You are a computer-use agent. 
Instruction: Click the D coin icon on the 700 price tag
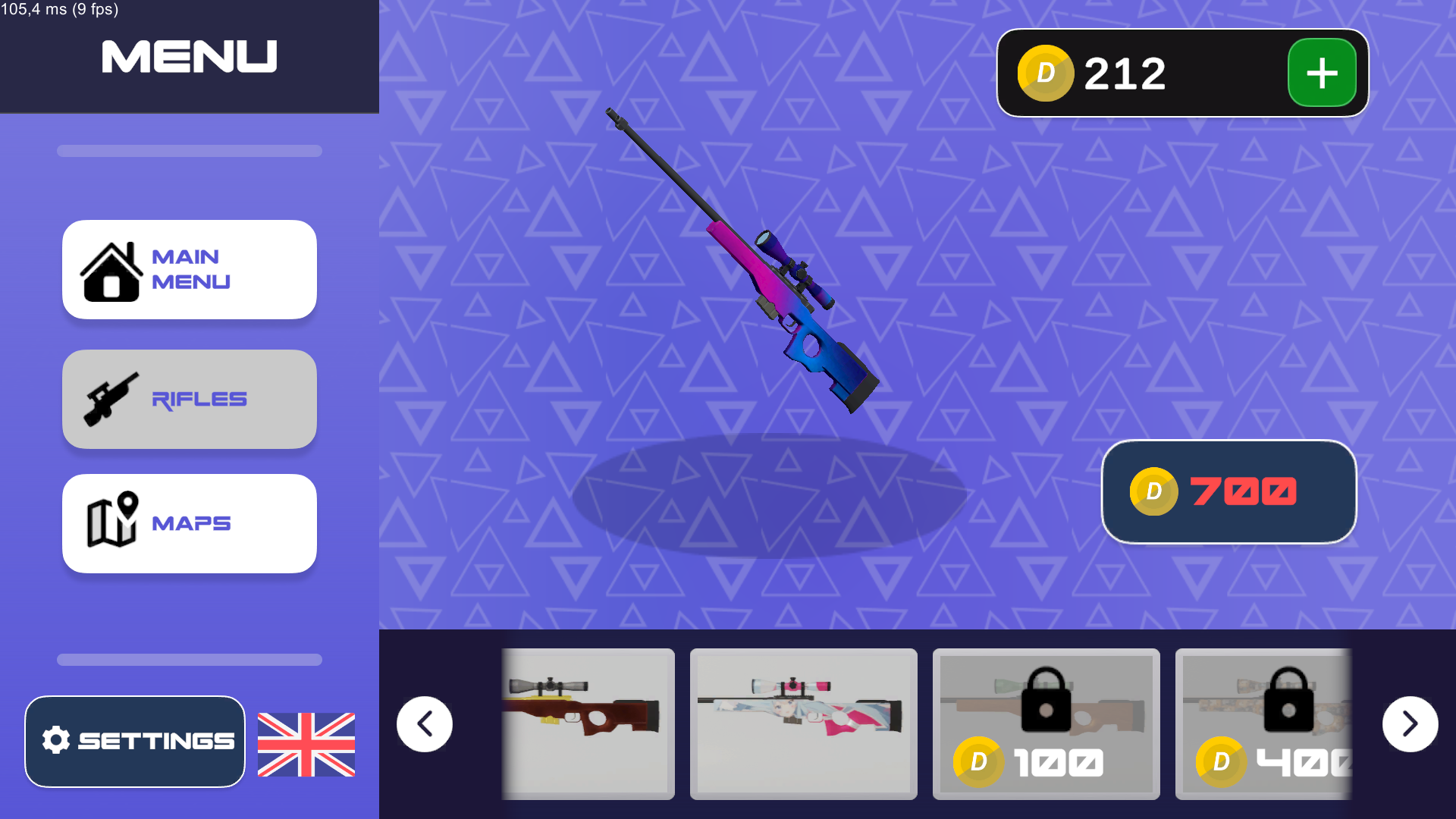(x=1154, y=491)
